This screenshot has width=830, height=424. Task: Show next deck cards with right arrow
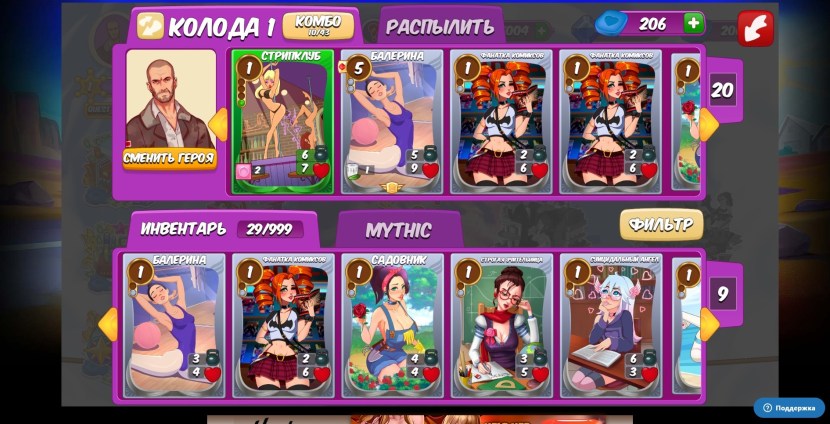(x=709, y=125)
